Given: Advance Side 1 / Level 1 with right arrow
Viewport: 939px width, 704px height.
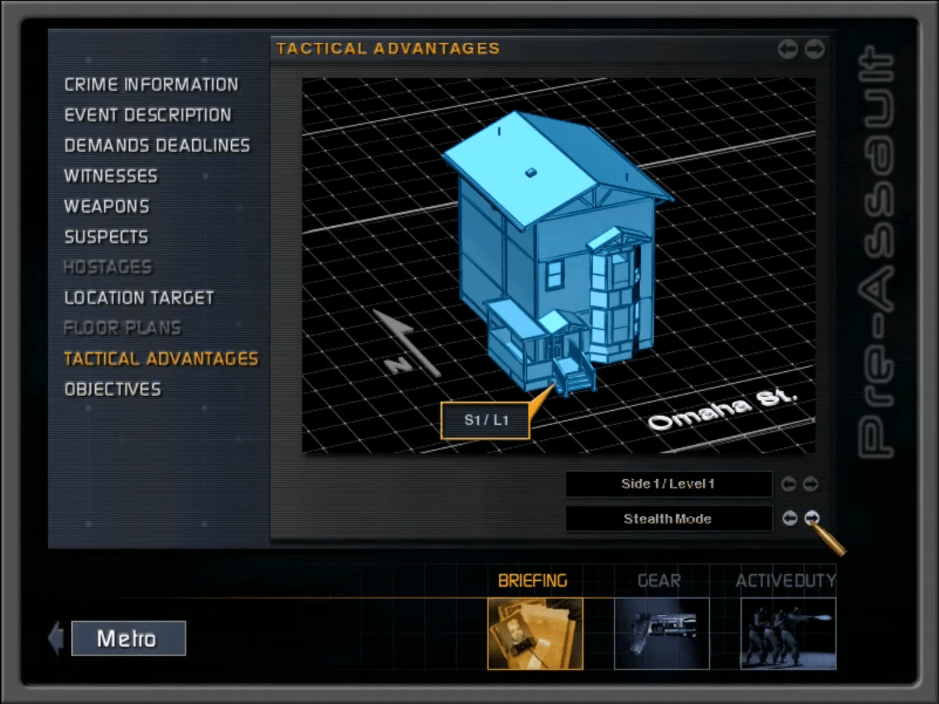Looking at the screenshot, I should click(811, 484).
